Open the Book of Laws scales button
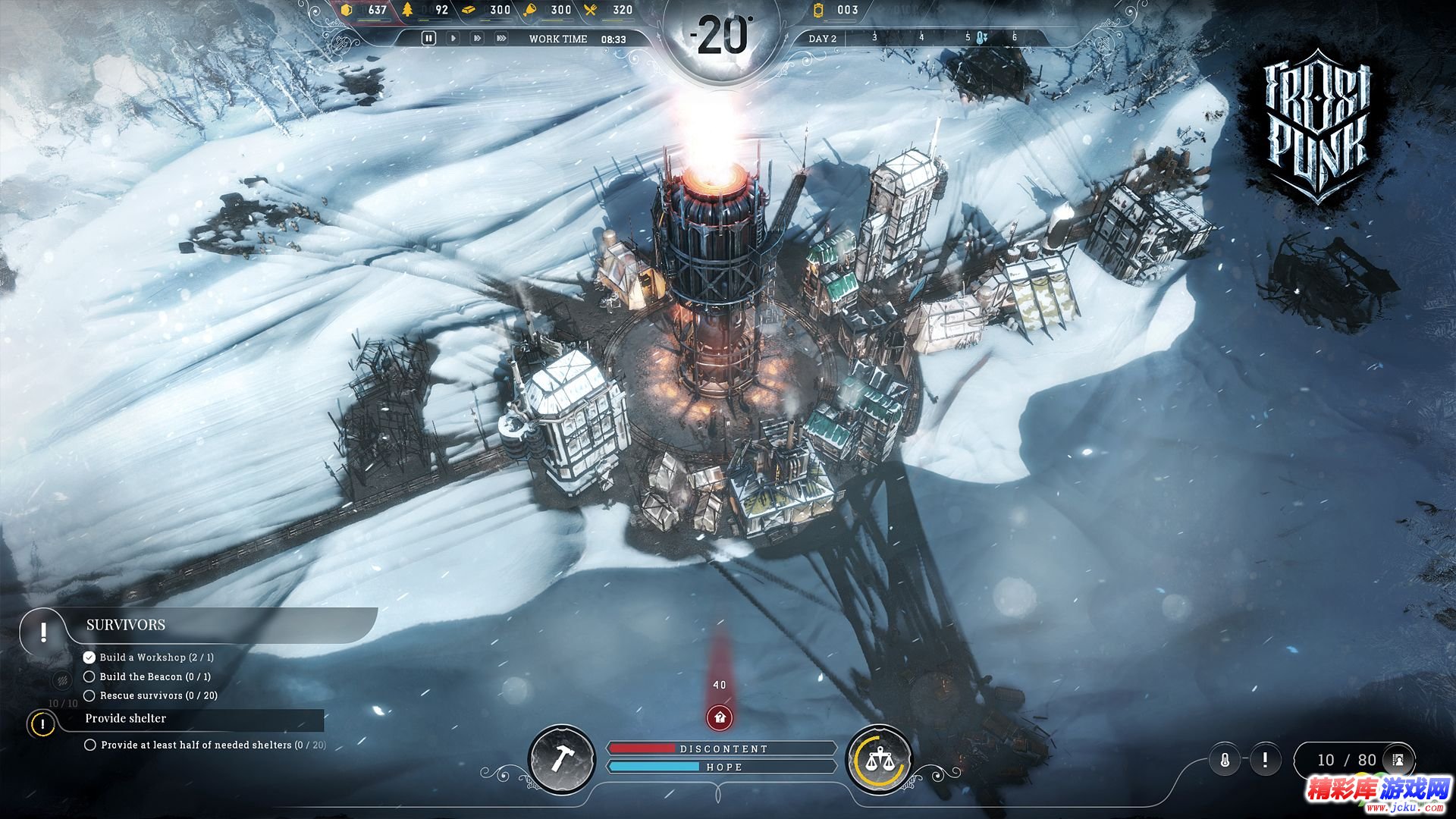The width and height of the screenshot is (1456, 819). coord(879,758)
